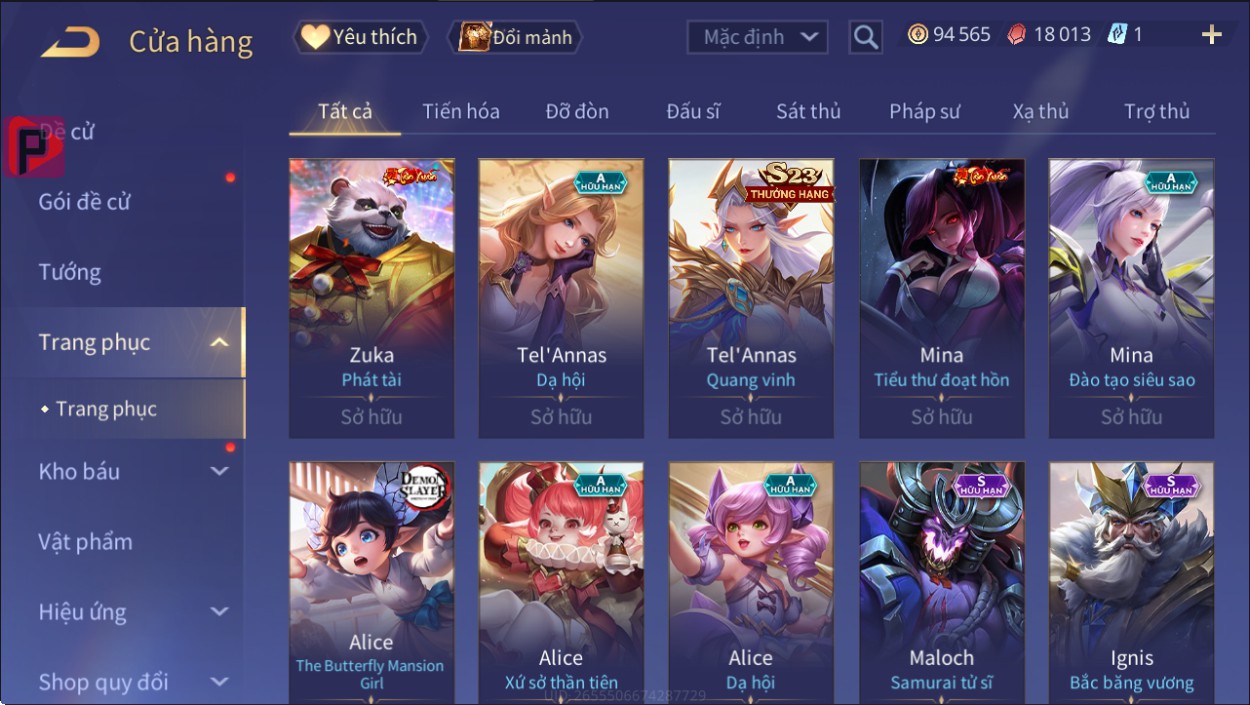Switch to the Tiến hóa tab
The image size is (1250, 705).
coord(460,112)
